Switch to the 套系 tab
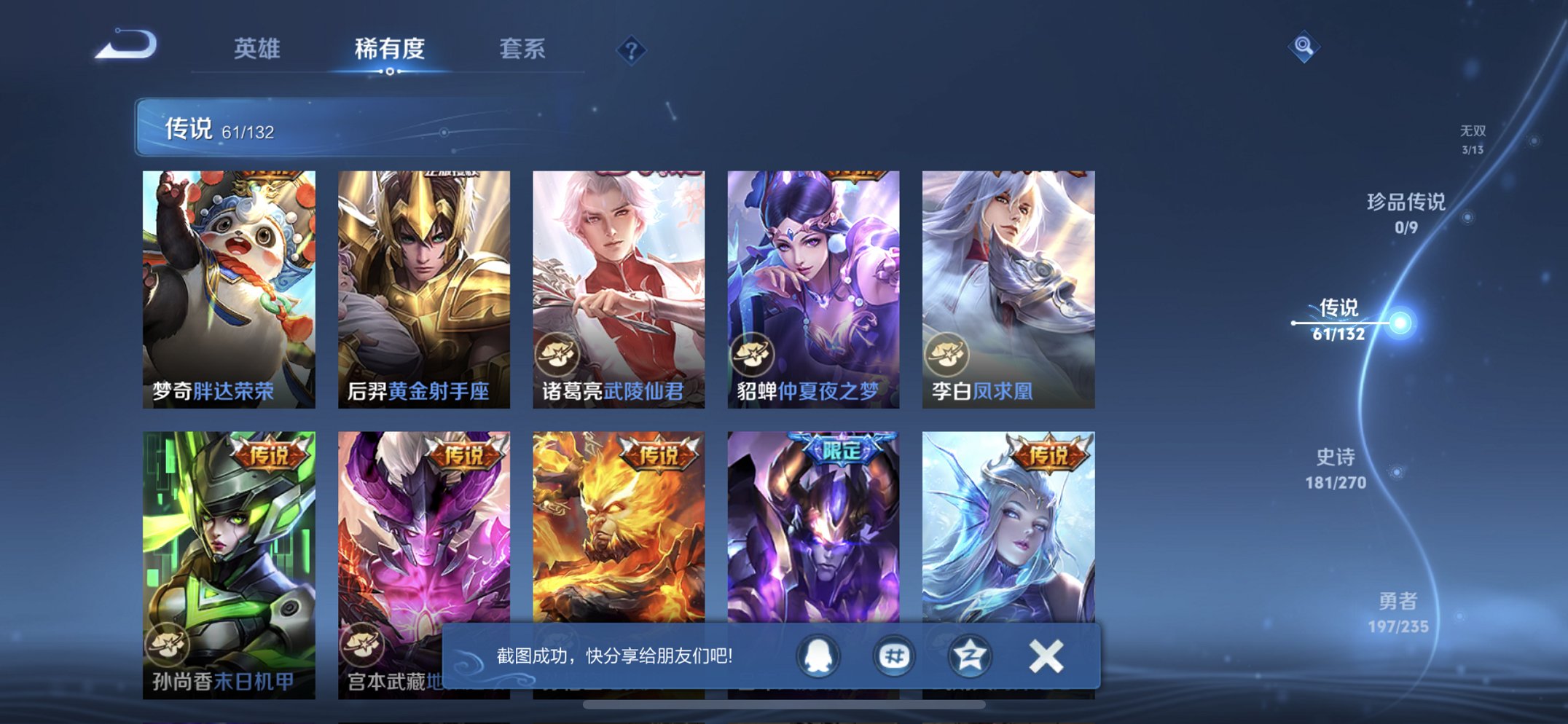 522,50
